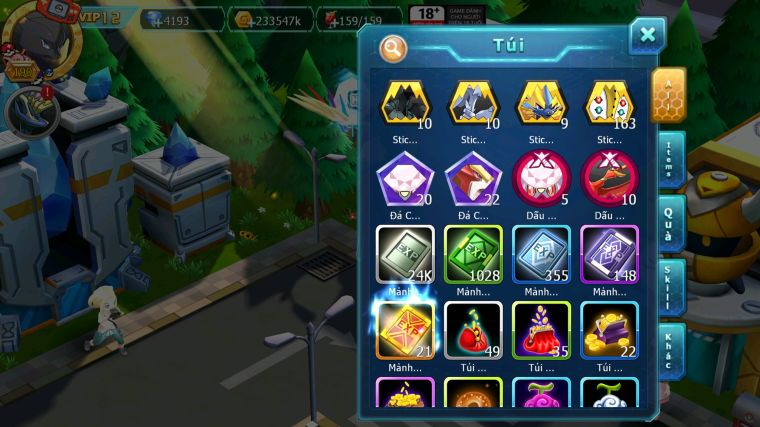Image resolution: width=760 pixels, height=427 pixels.
Task: Pick the red pentagon stone with 22 count
Action: [x=473, y=177]
